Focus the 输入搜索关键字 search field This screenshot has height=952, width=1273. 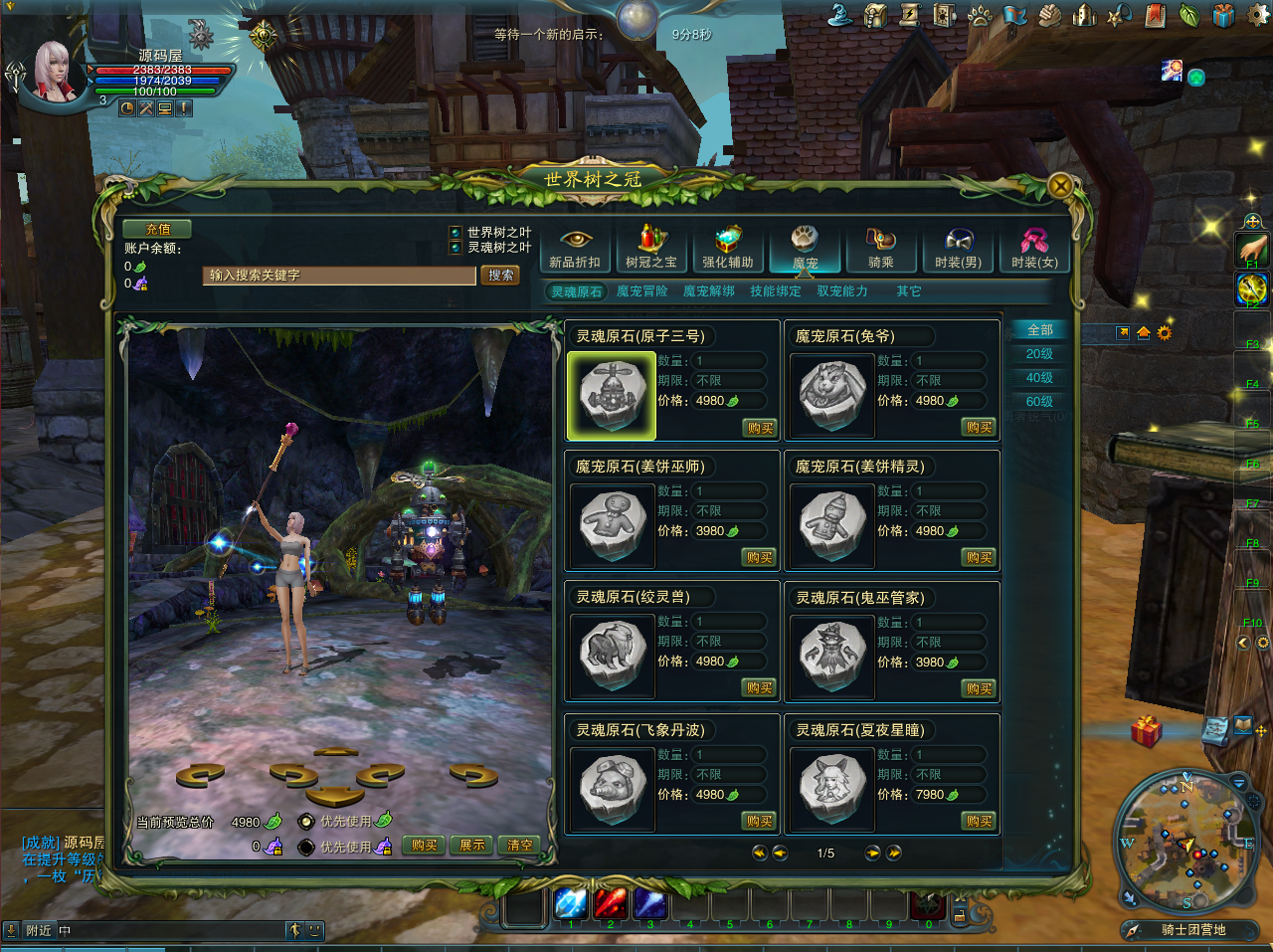pos(339,276)
